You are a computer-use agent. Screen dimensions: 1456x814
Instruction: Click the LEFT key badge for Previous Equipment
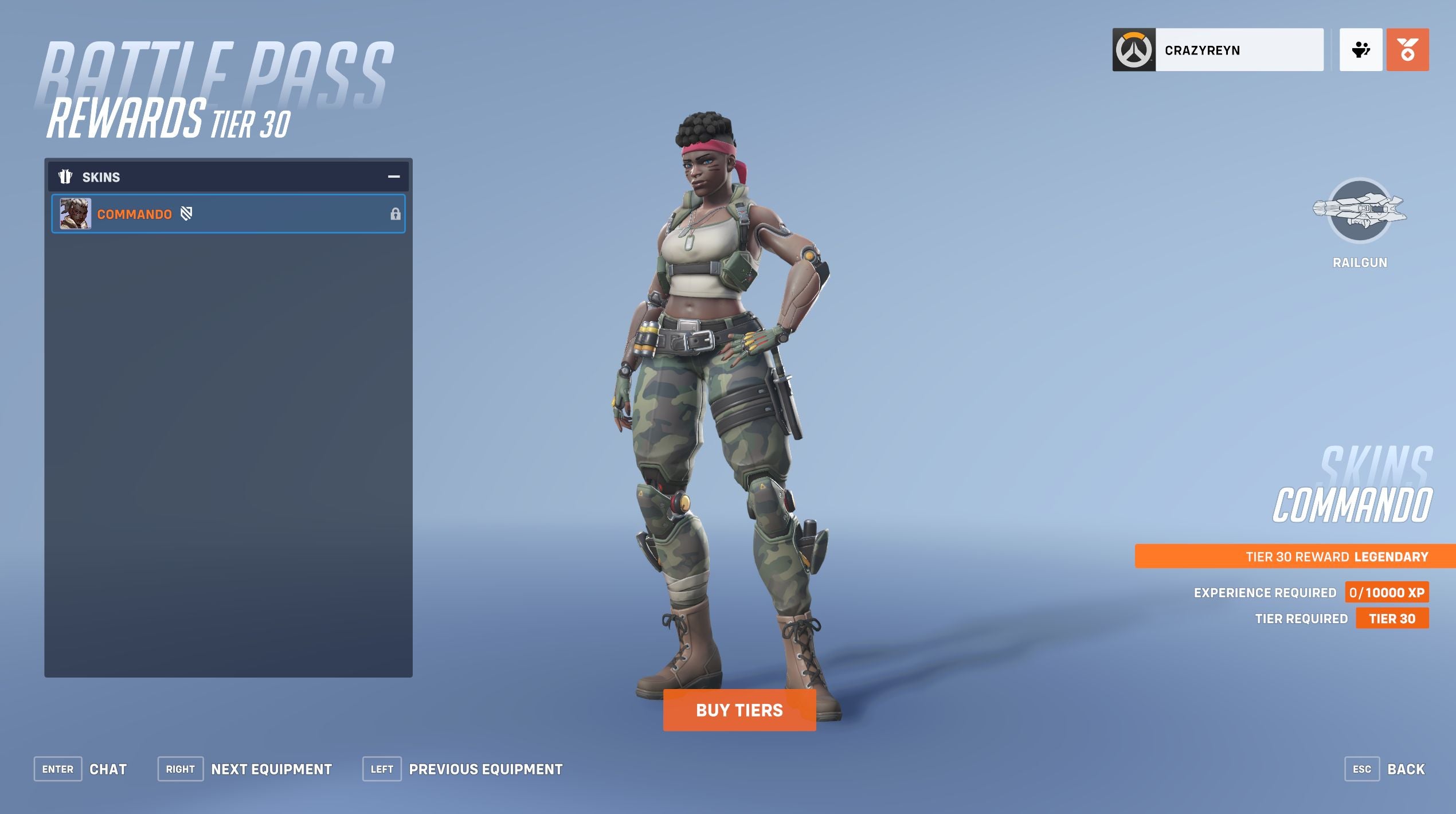(x=382, y=769)
